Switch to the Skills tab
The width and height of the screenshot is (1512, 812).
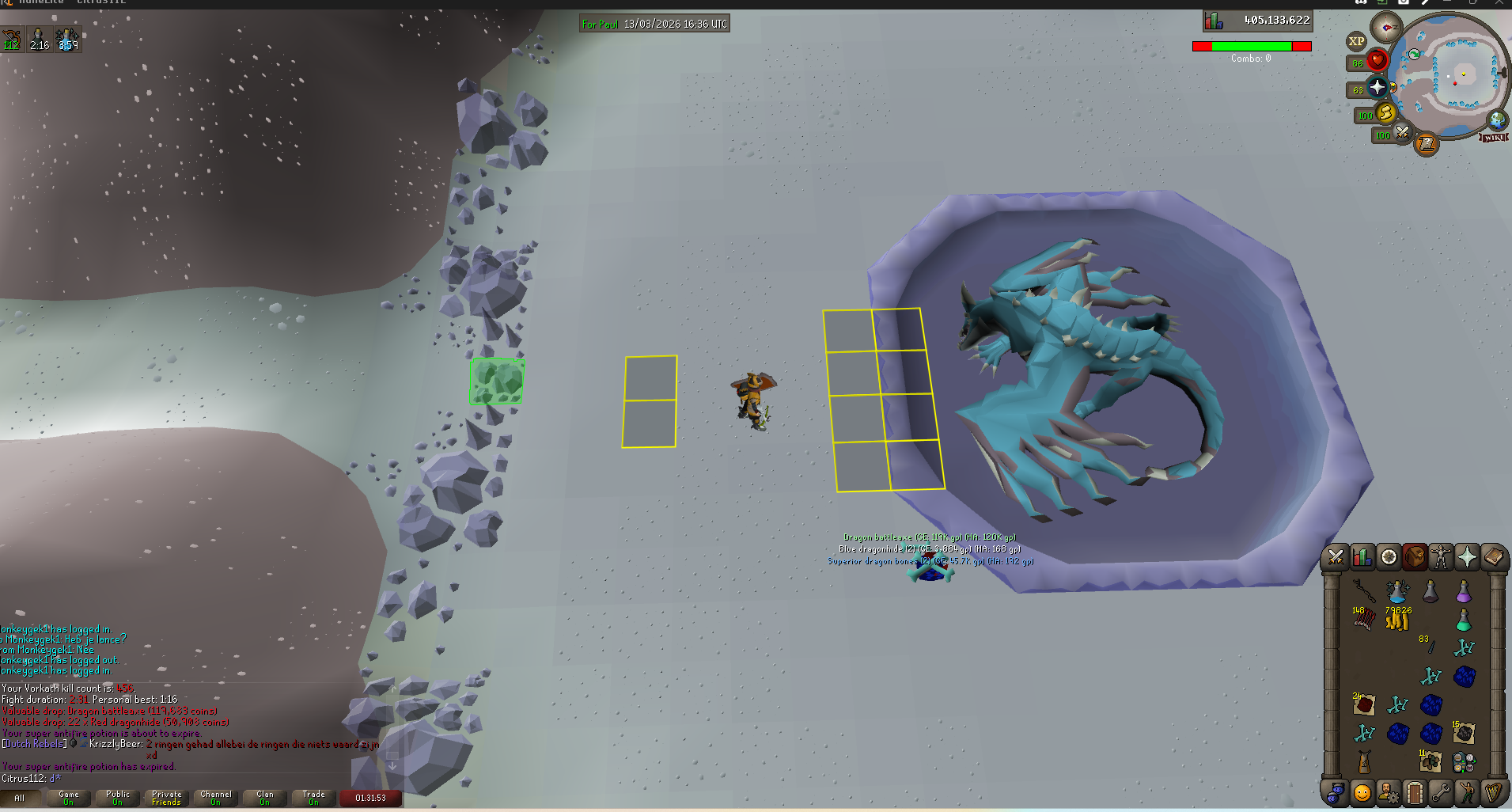pos(1362,557)
